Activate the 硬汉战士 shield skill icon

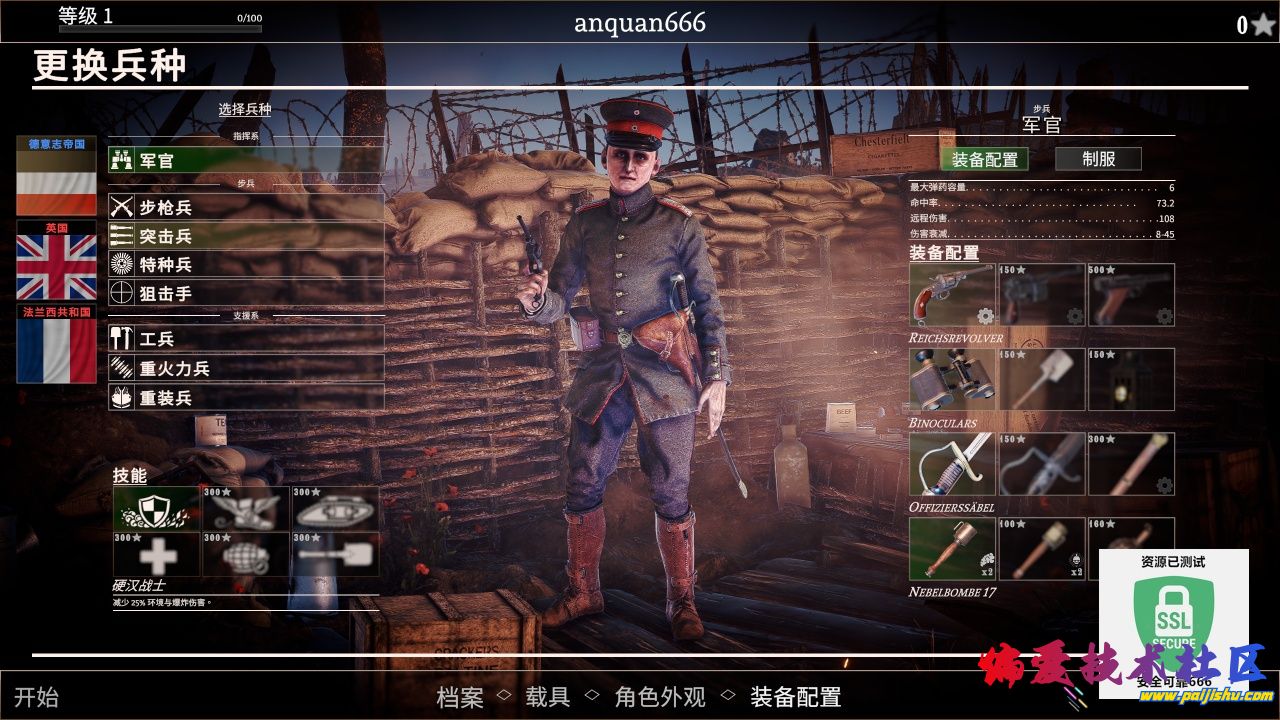[x=156, y=508]
